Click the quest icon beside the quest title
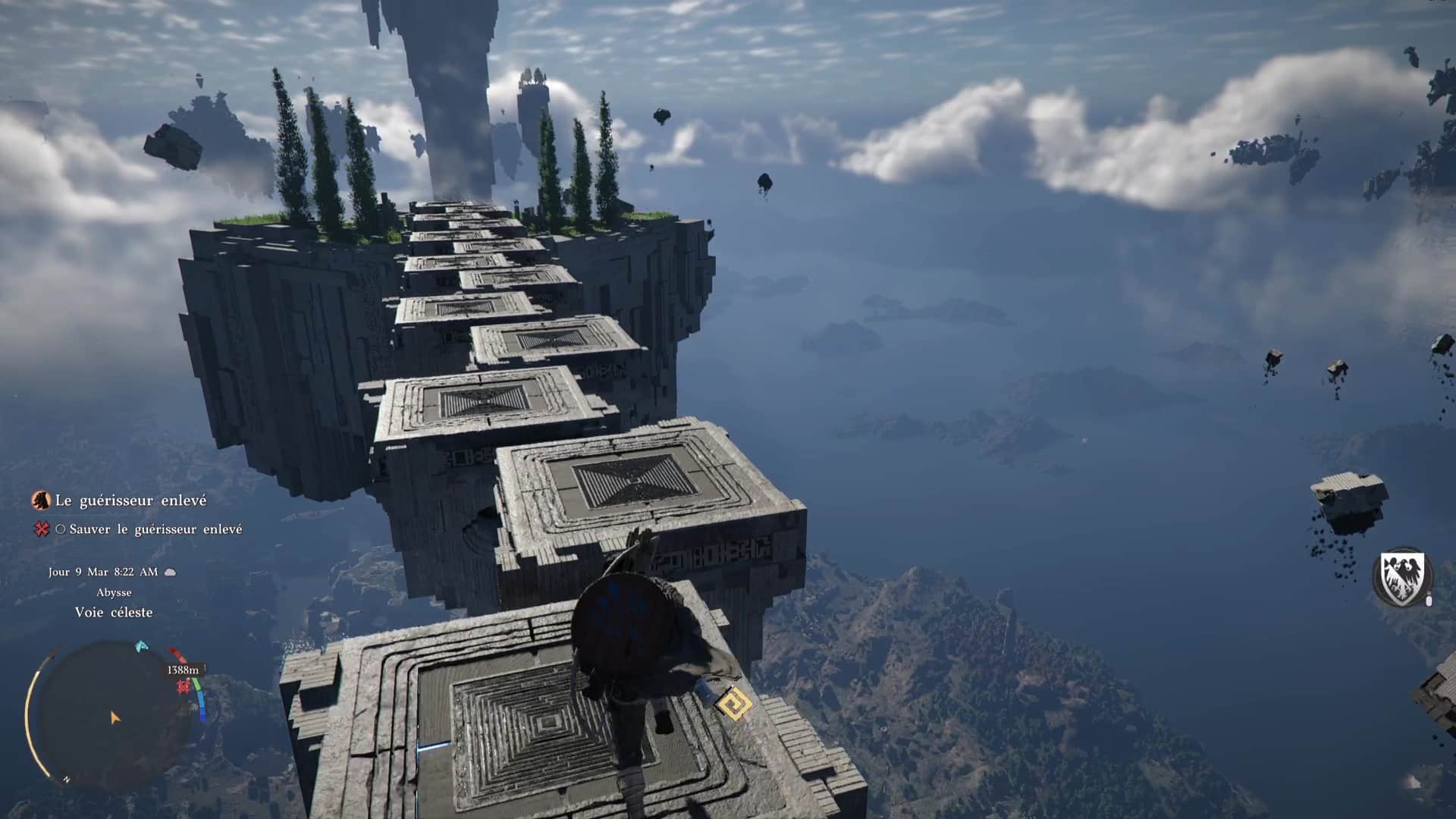This screenshot has height=819, width=1456. (40, 500)
